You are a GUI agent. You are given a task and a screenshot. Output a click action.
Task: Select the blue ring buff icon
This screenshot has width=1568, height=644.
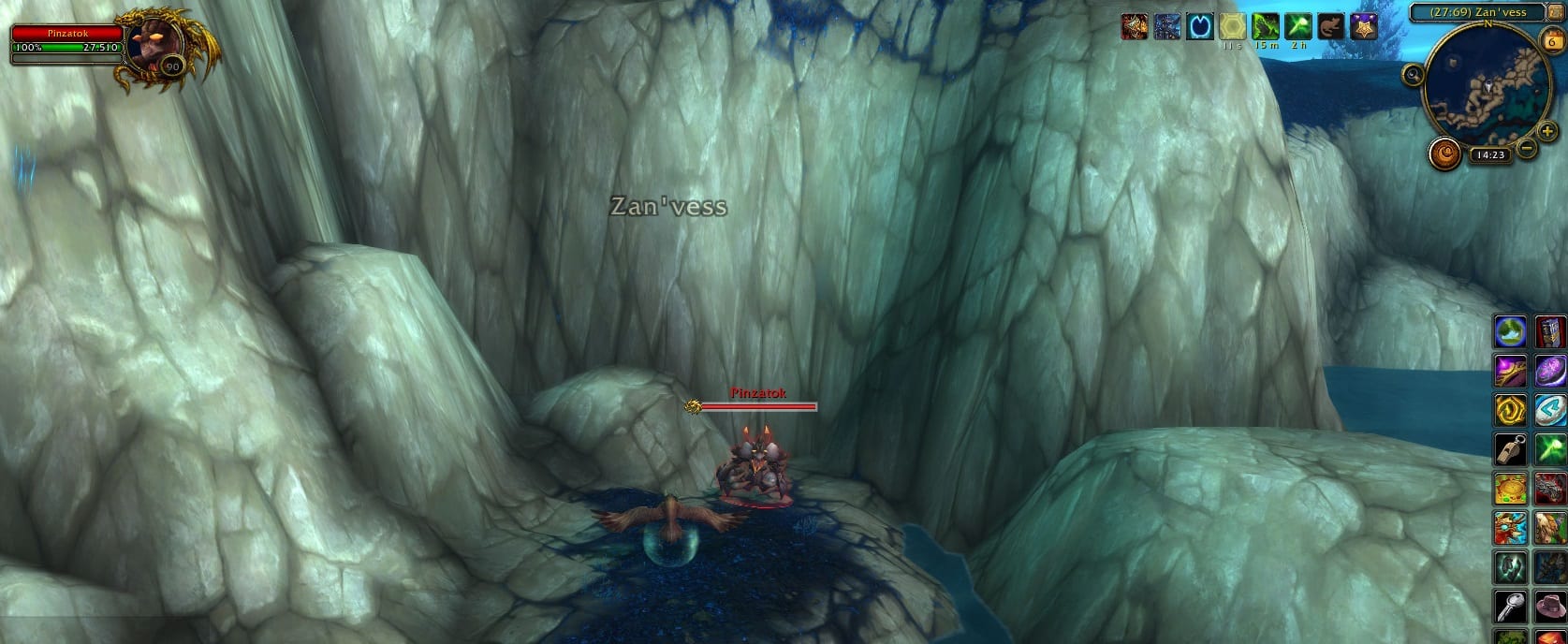pyautogui.click(x=1199, y=26)
